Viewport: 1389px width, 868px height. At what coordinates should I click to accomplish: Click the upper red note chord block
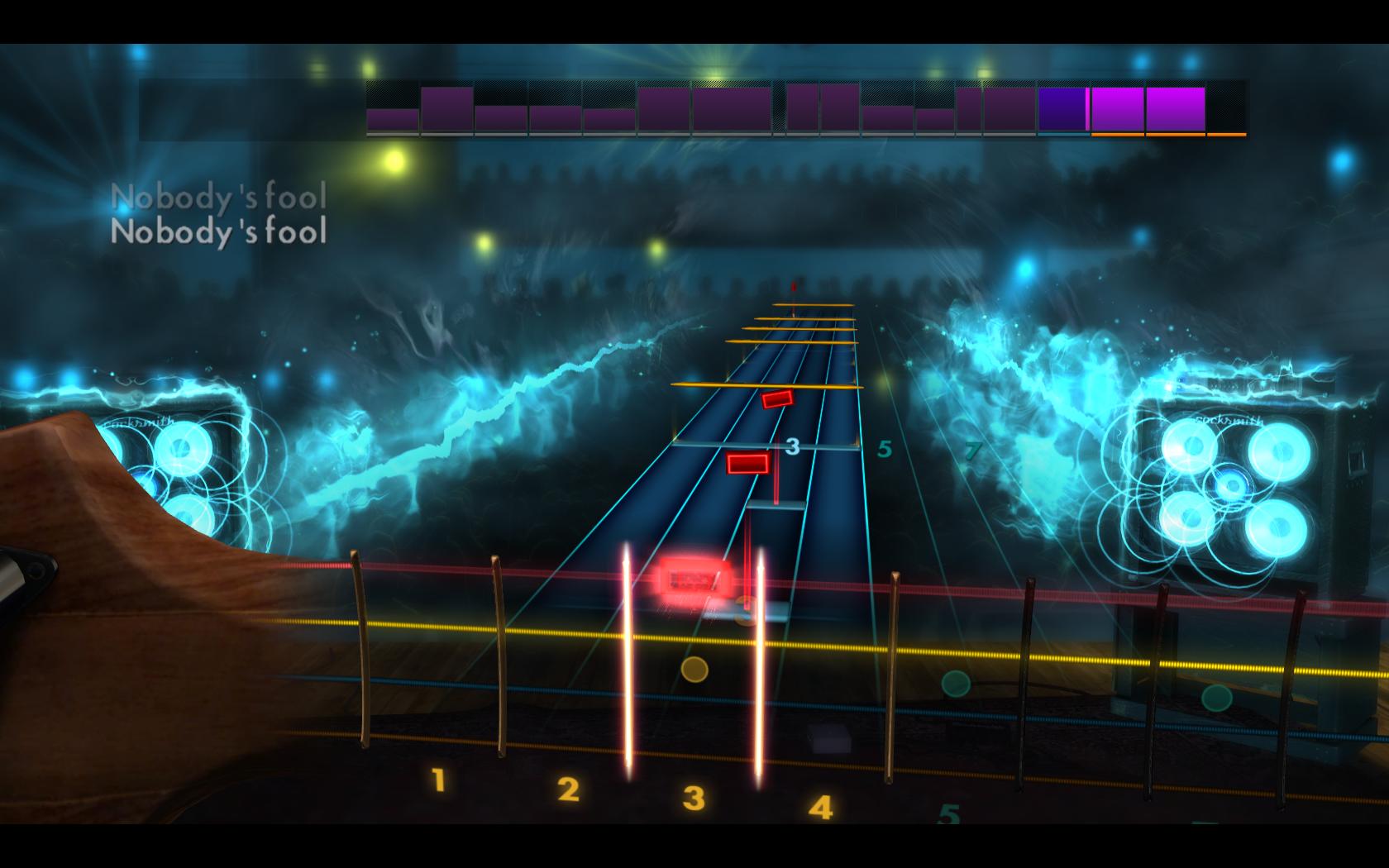click(x=778, y=402)
